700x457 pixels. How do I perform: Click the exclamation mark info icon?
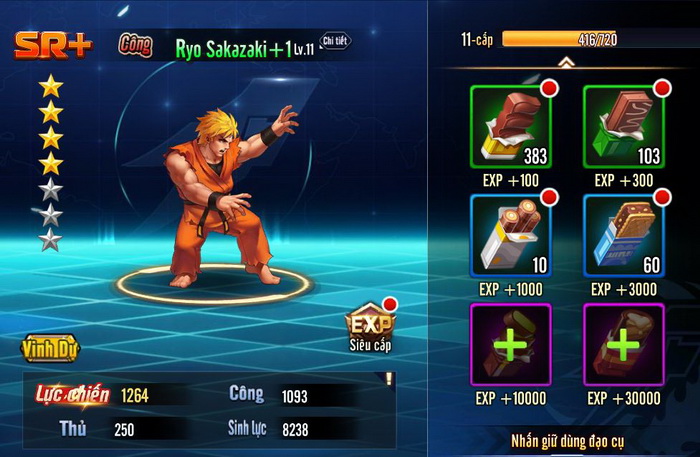(388, 379)
